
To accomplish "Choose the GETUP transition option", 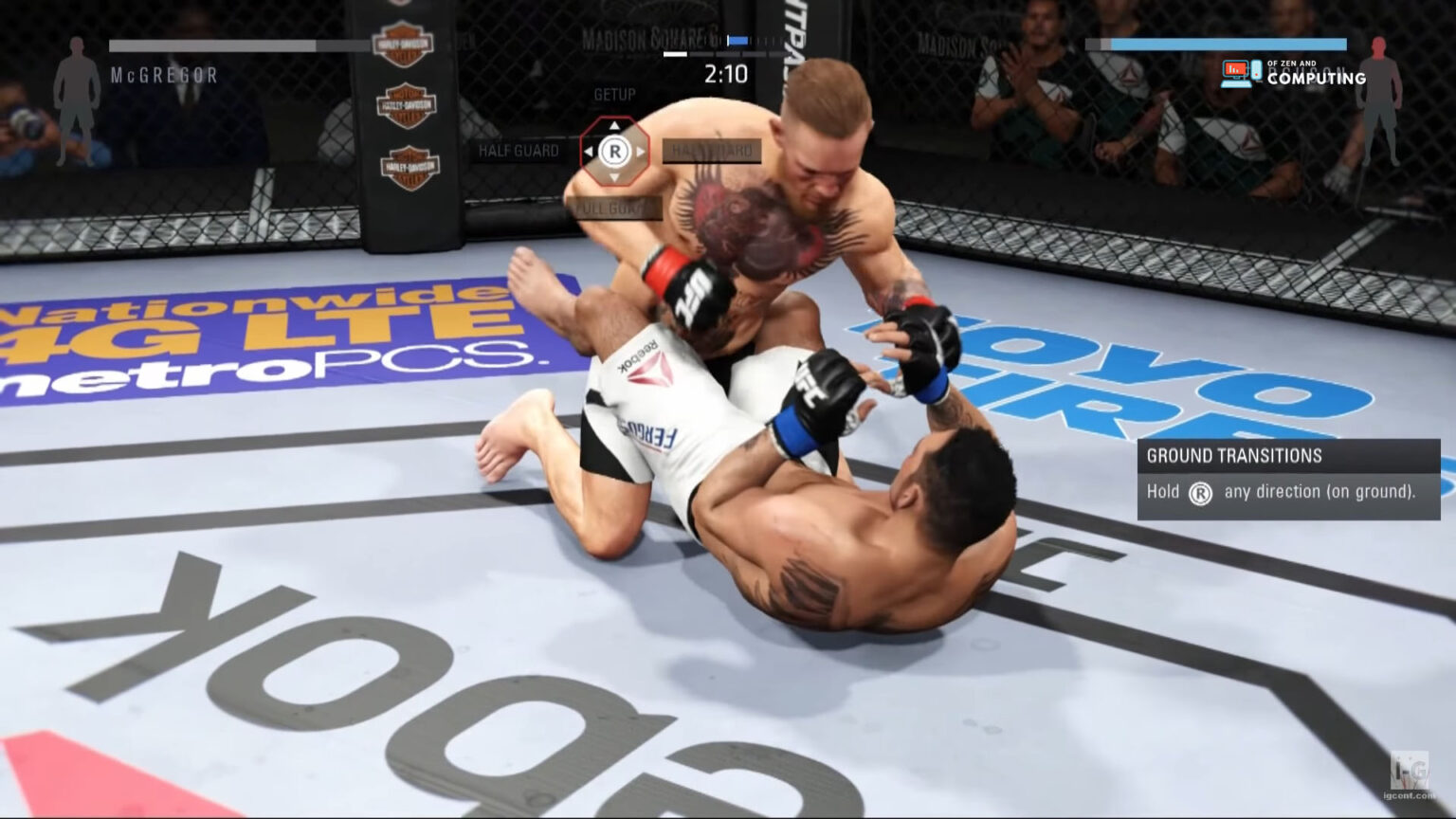I will [614, 95].
